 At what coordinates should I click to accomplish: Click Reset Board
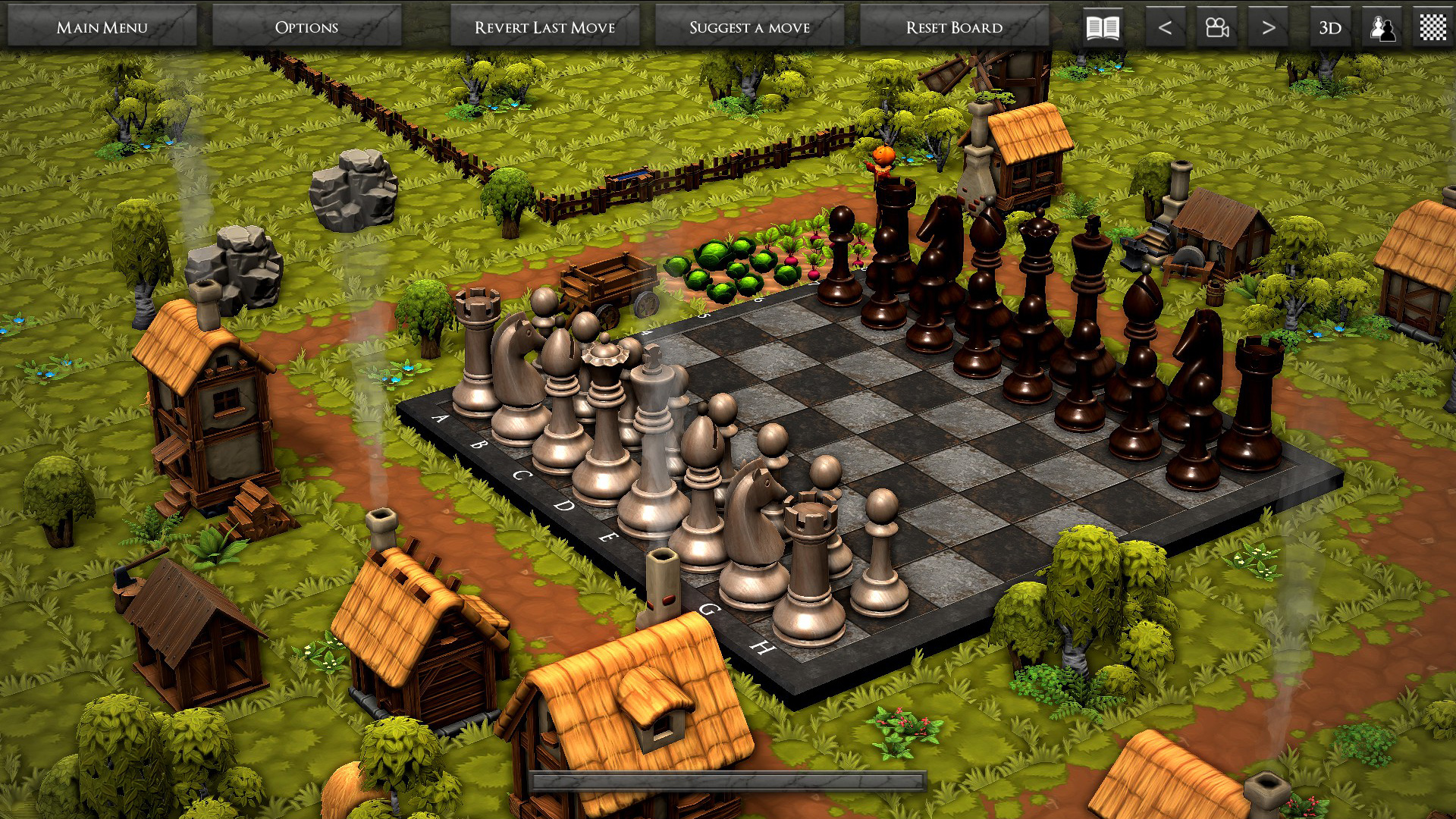[954, 27]
